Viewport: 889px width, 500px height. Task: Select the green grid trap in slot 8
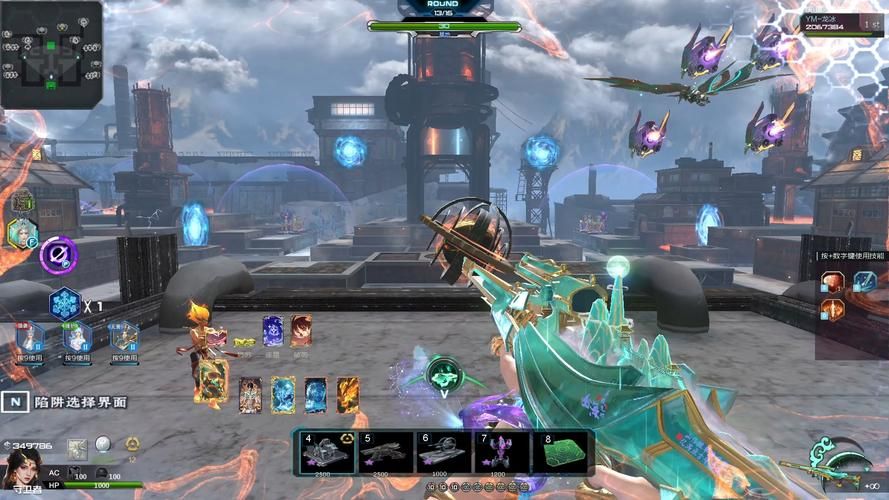[x=562, y=453]
